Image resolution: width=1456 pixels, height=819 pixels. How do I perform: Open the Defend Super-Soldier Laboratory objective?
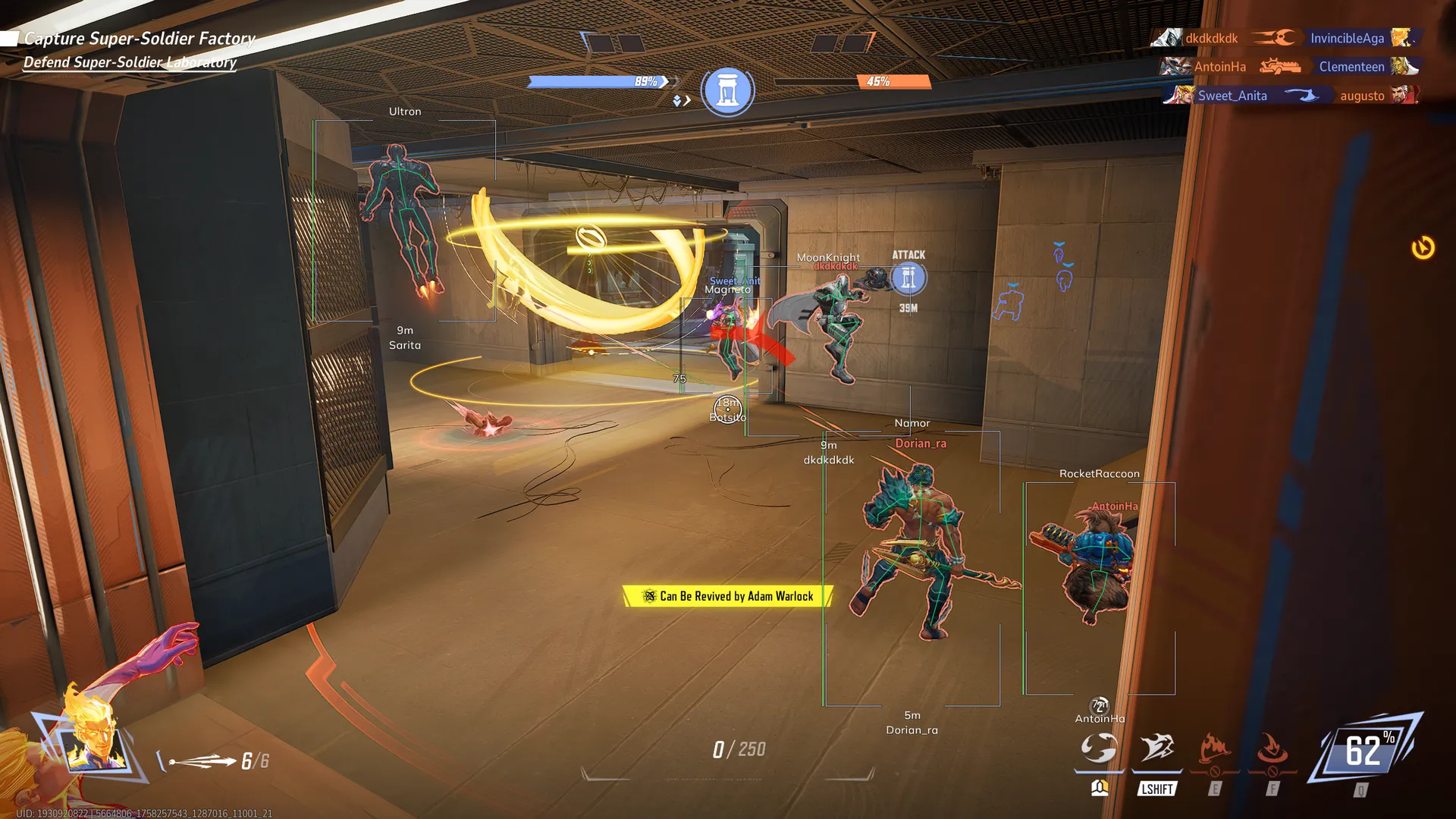130,62
